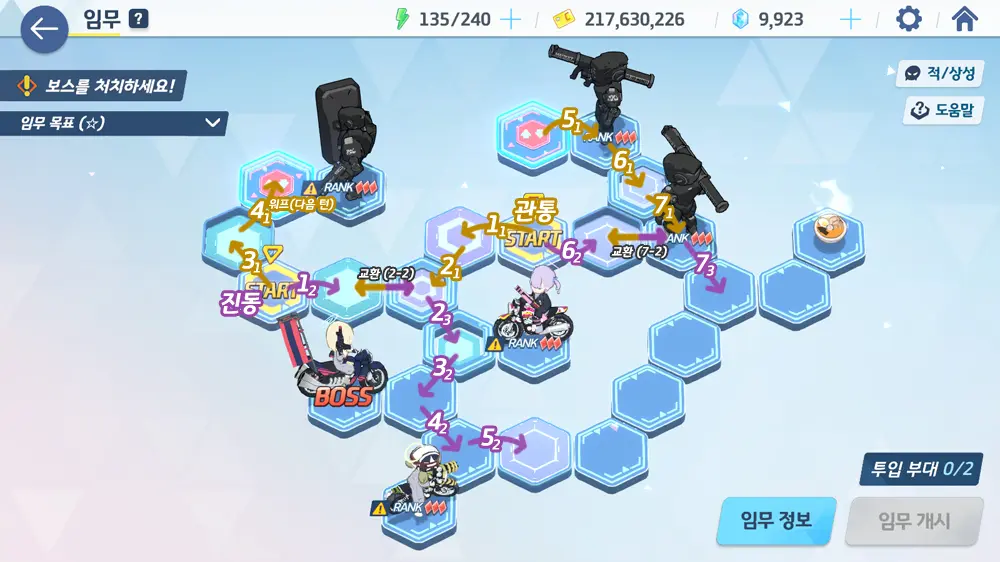Screen dimensions: 1000x562
Task: Select the 관통 START tile
Action: click(x=534, y=238)
